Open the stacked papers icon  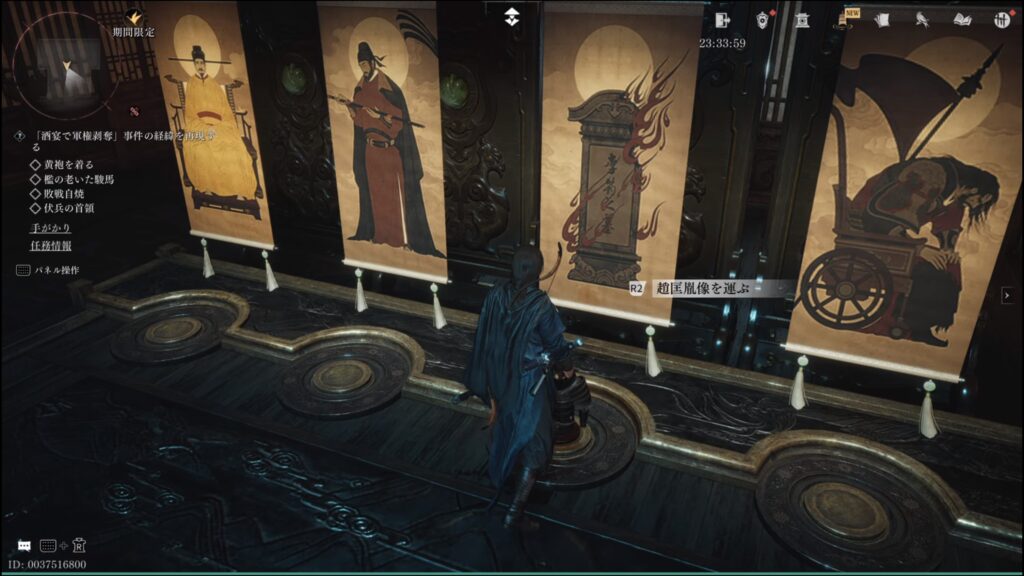[x=882, y=19]
